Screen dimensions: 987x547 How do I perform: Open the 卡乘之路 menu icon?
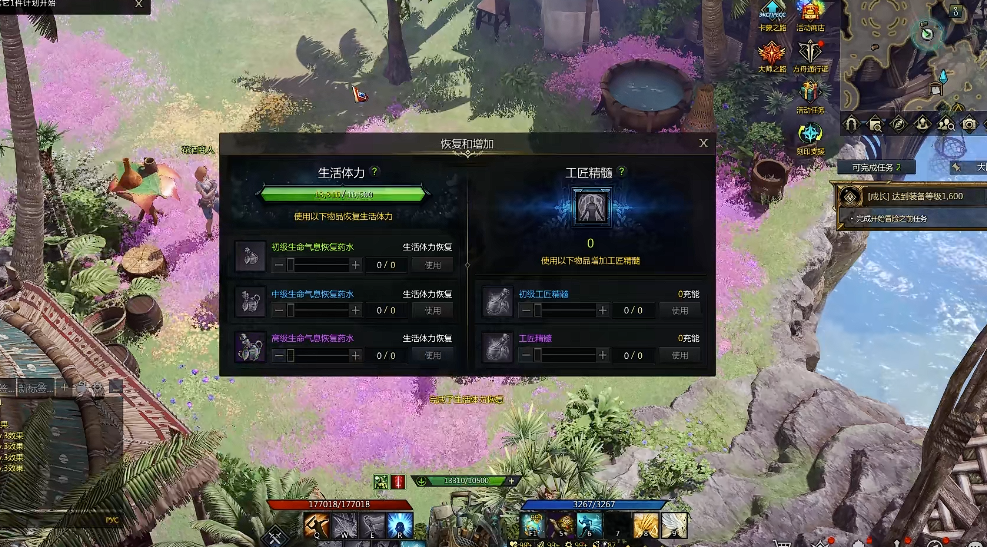click(770, 11)
